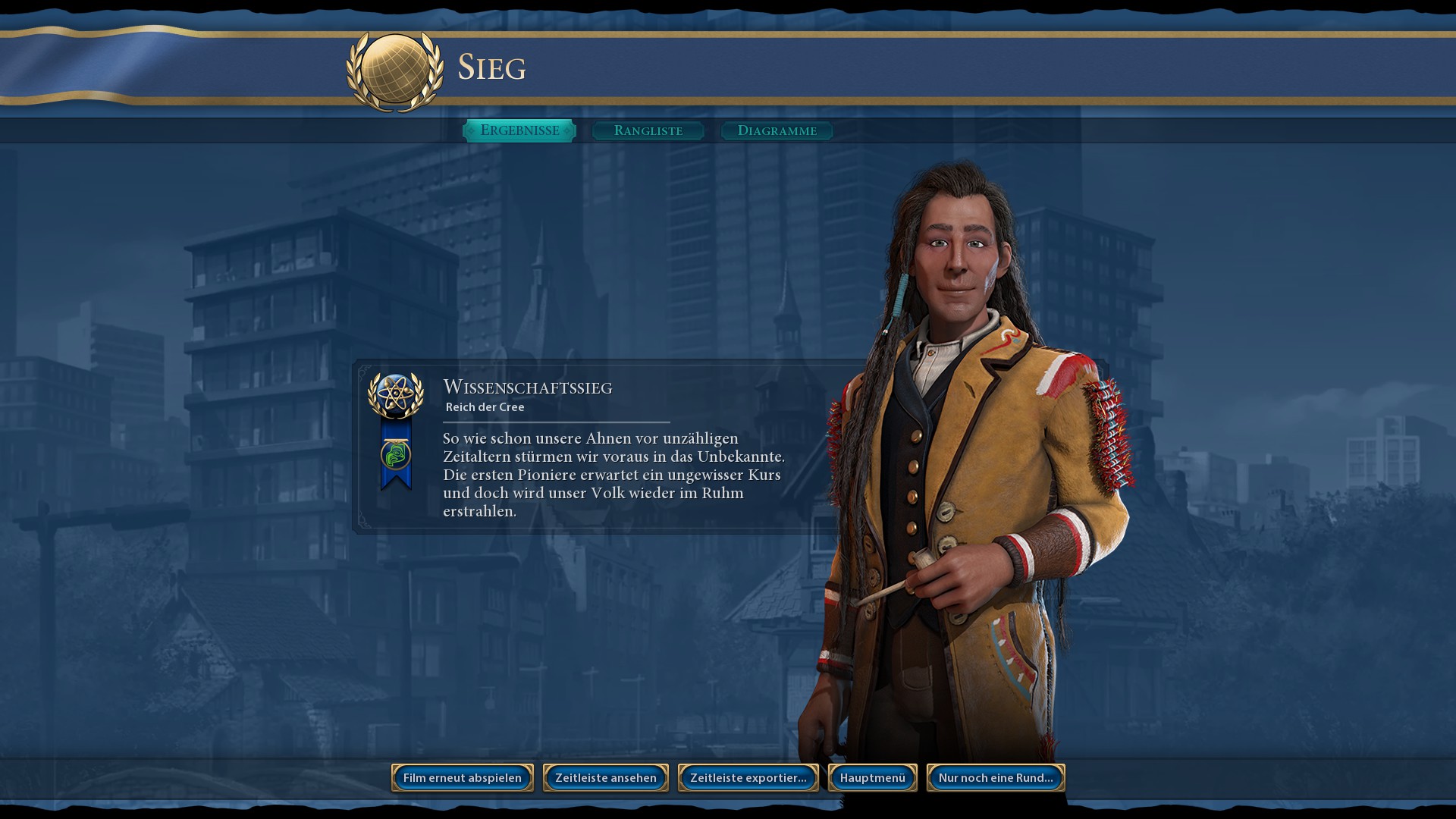Select Zeitleiste ansehen
The height and width of the screenshot is (819, 1456).
click(x=606, y=777)
